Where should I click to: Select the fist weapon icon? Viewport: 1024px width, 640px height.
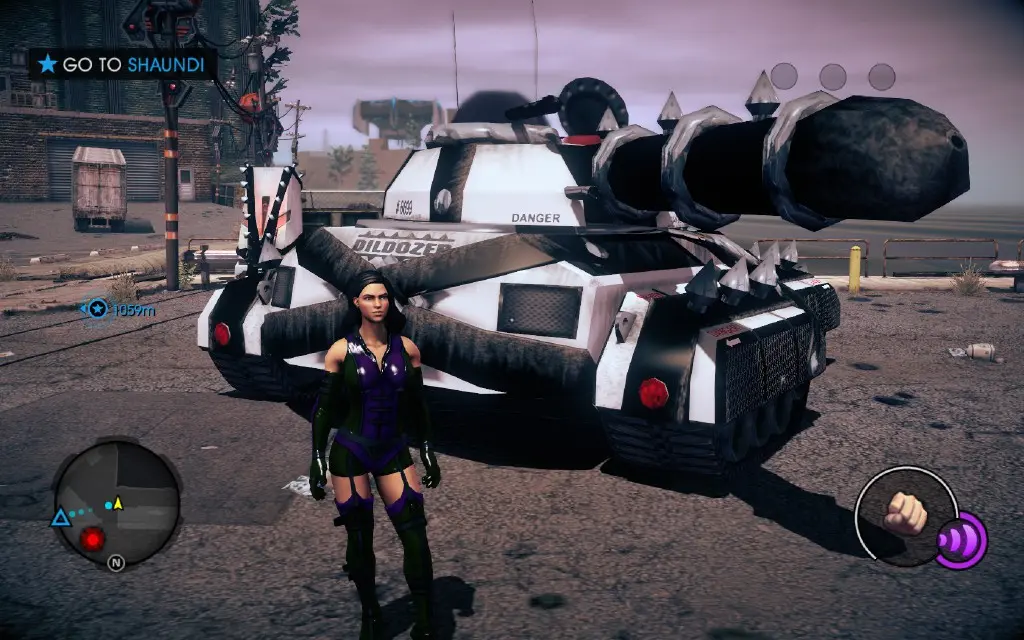[x=905, y=511]
